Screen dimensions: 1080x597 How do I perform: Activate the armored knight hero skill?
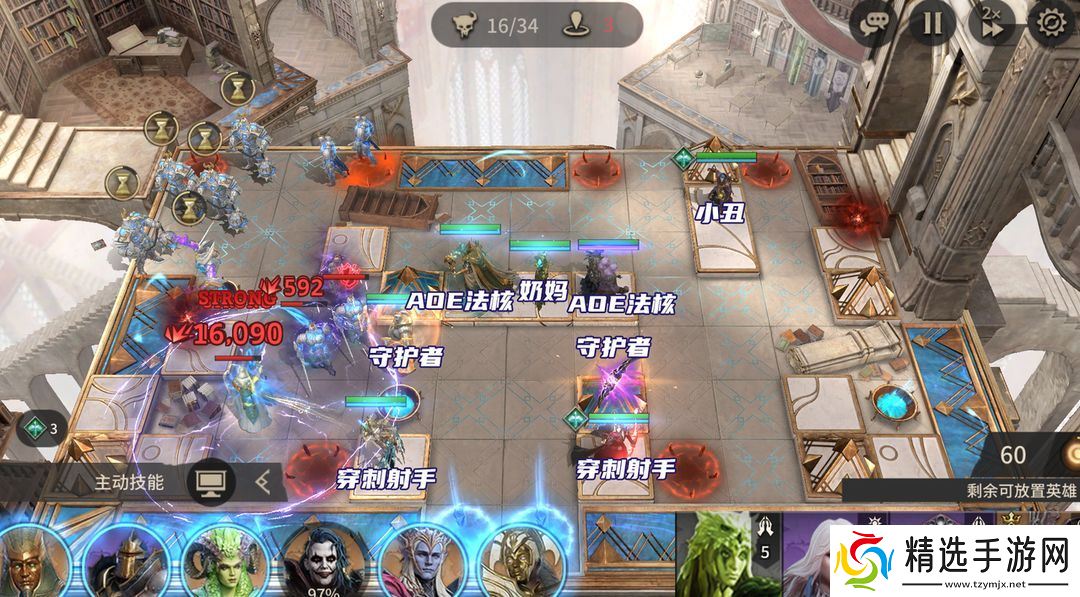point(125,560)
